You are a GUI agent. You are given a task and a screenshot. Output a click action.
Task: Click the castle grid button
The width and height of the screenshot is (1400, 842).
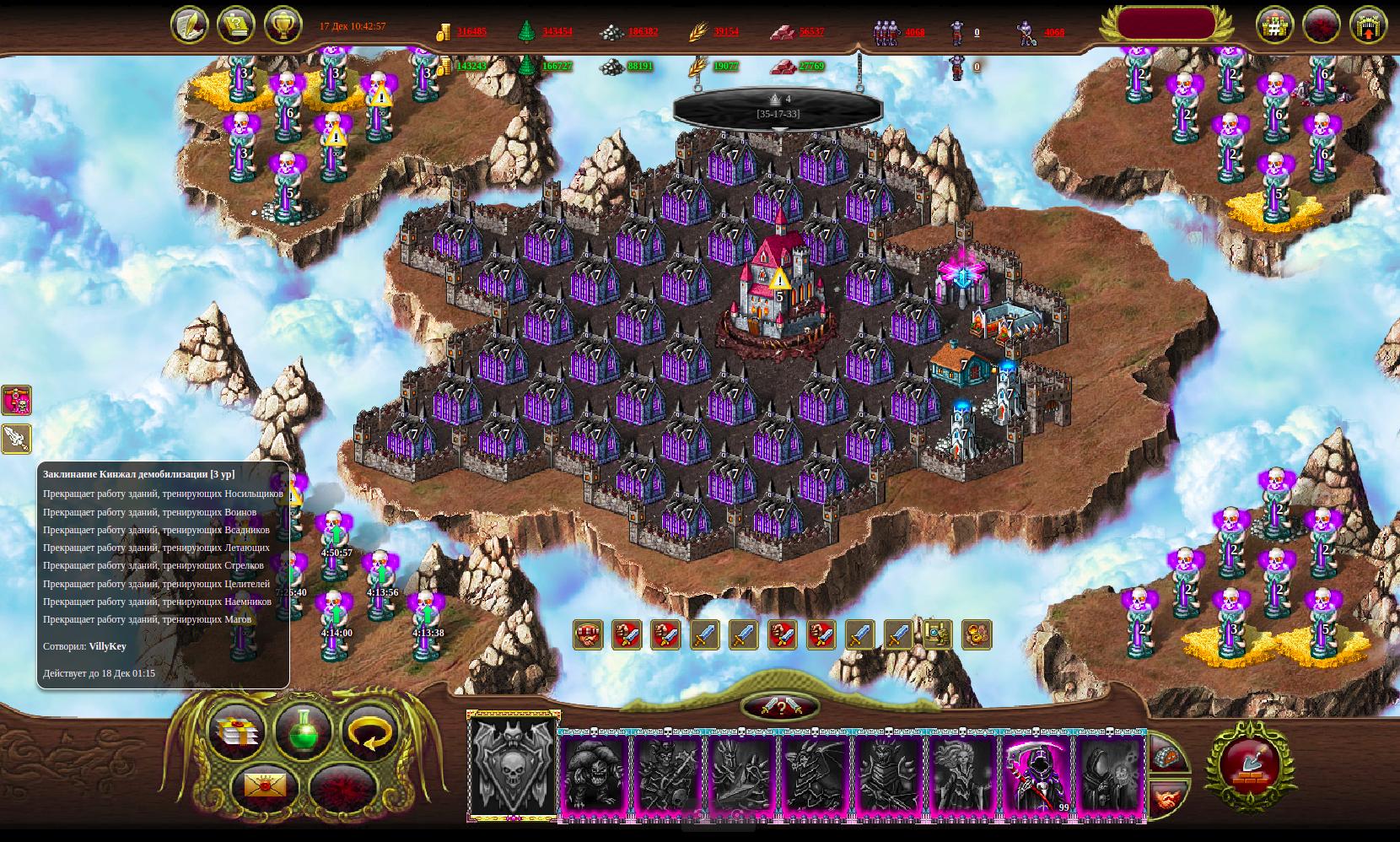point(1274,25)
